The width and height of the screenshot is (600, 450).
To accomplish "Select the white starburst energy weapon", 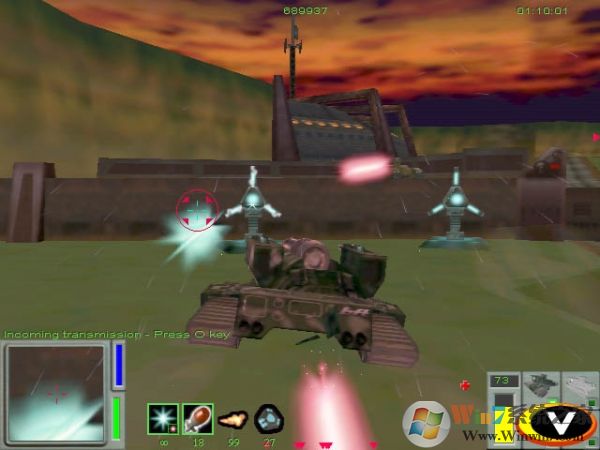I will click(163, 418).
